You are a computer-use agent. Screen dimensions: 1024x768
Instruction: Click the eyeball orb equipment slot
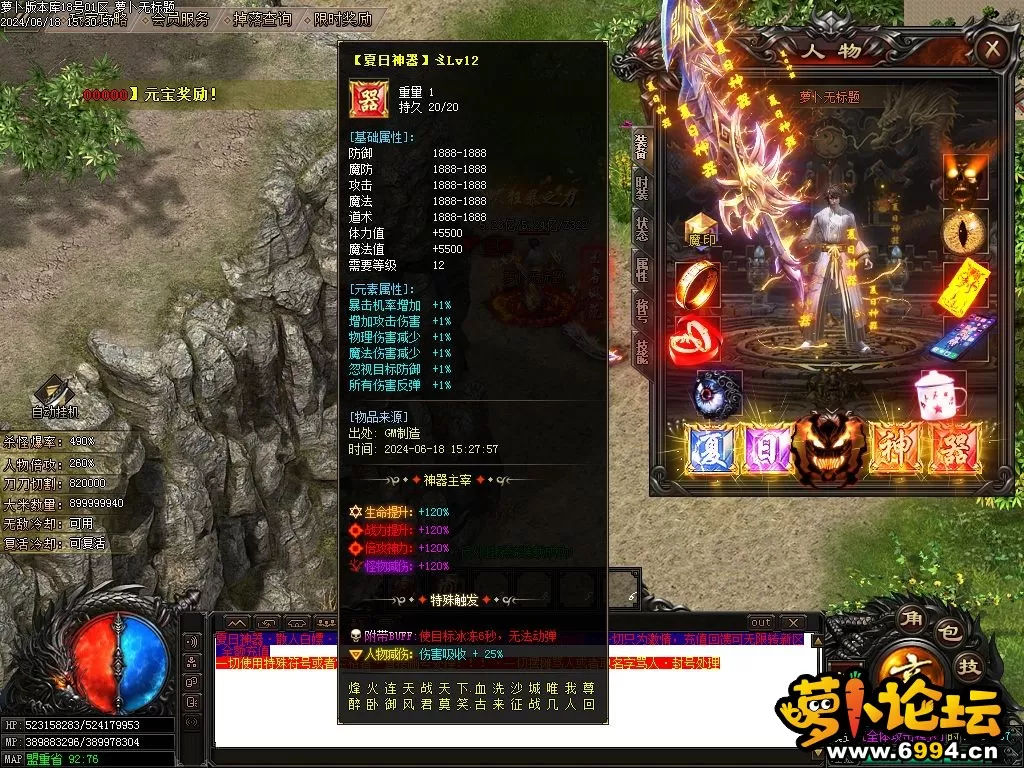tap(719, 393)
